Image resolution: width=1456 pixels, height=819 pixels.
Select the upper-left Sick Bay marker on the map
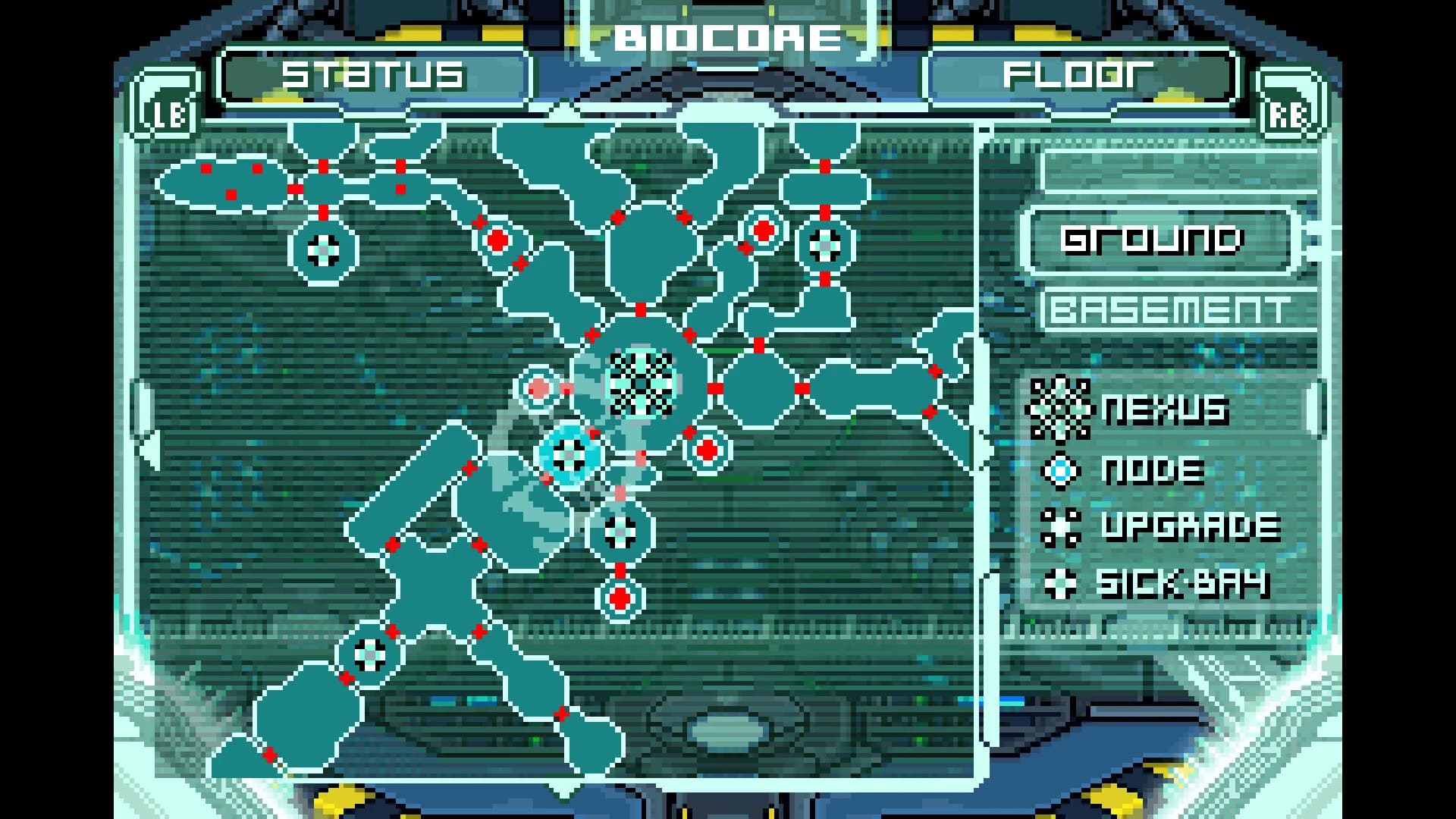point(322,250)
